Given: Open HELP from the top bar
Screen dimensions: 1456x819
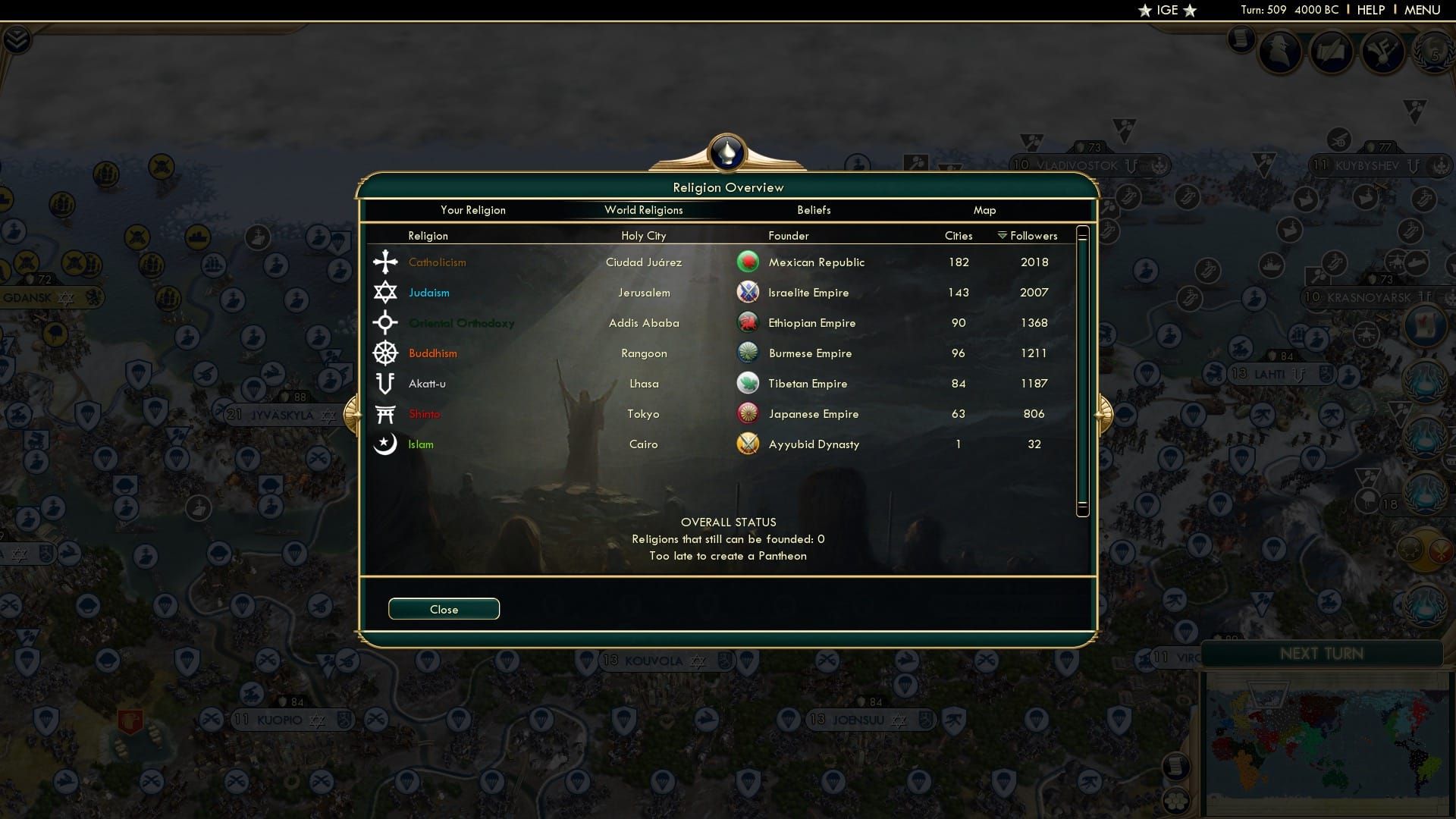Looking at the screenshot, I should pos(1370,10).
